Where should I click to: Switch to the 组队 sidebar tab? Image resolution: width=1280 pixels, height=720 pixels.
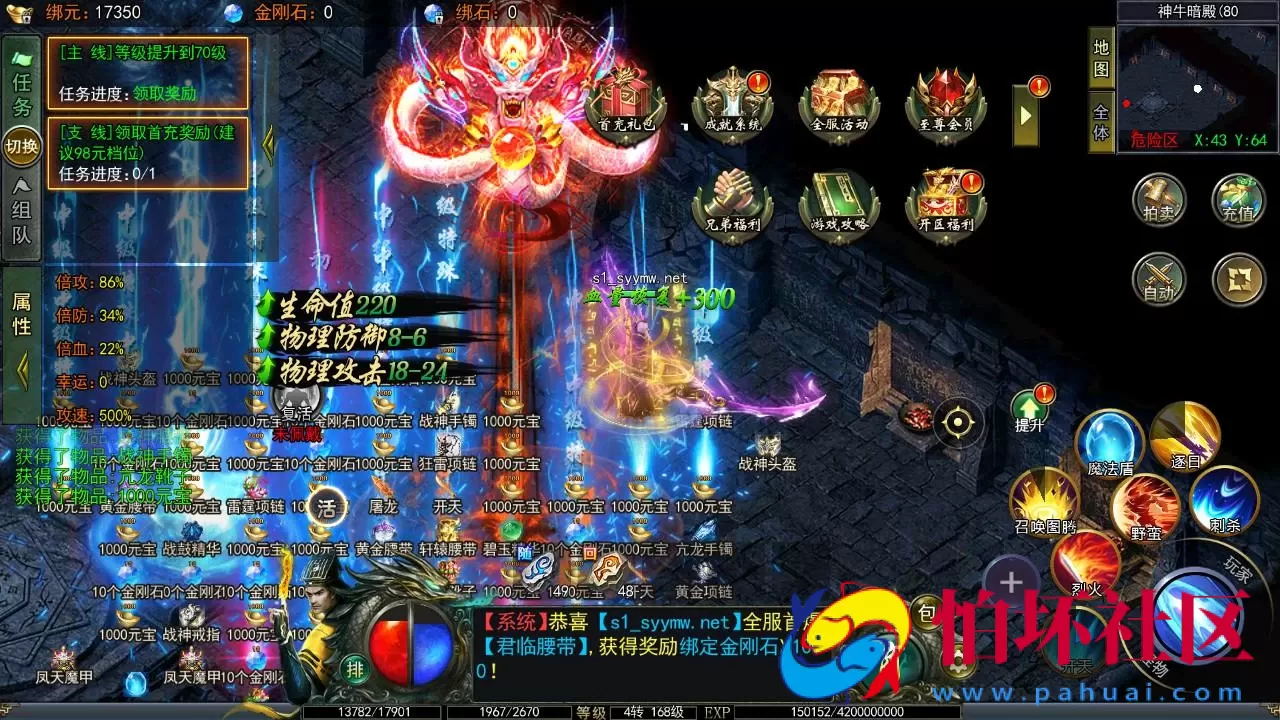[x=19, y=216]
